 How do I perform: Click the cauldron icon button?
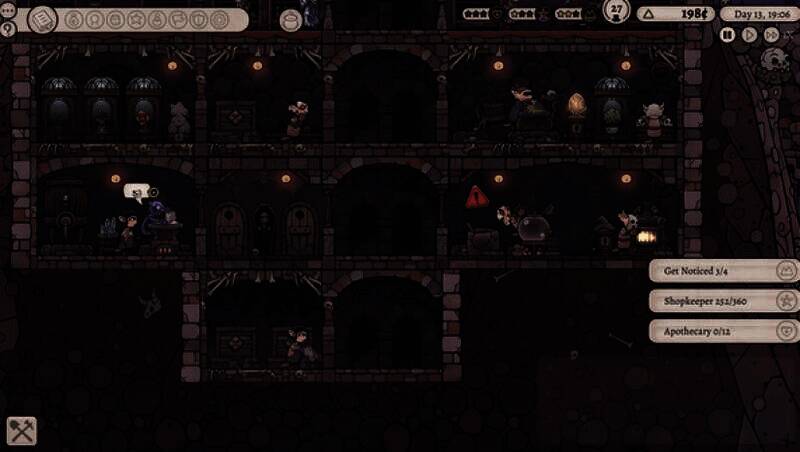point(291,19)
